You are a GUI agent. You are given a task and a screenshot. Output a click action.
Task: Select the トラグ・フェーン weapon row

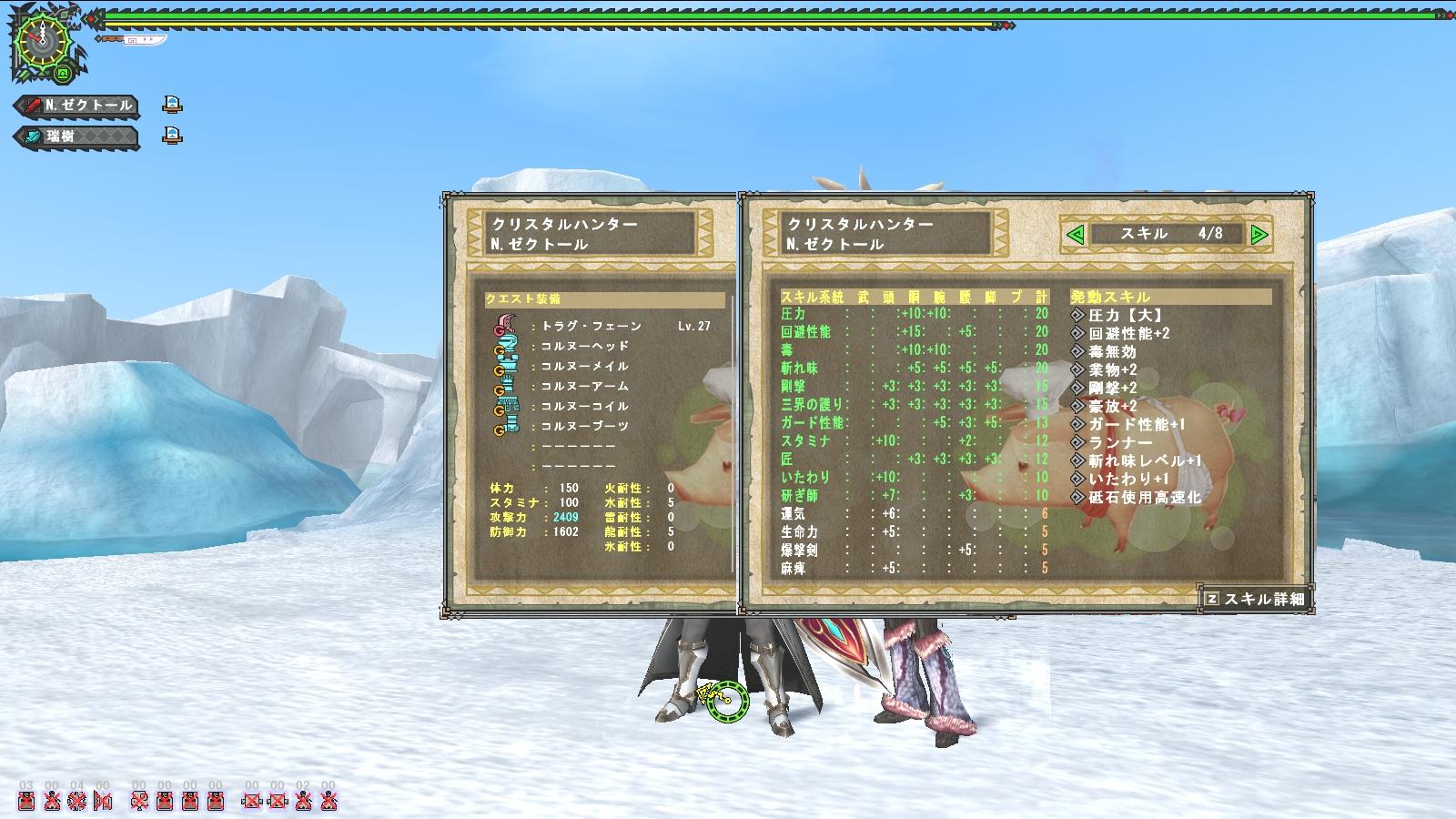(591, 326)
